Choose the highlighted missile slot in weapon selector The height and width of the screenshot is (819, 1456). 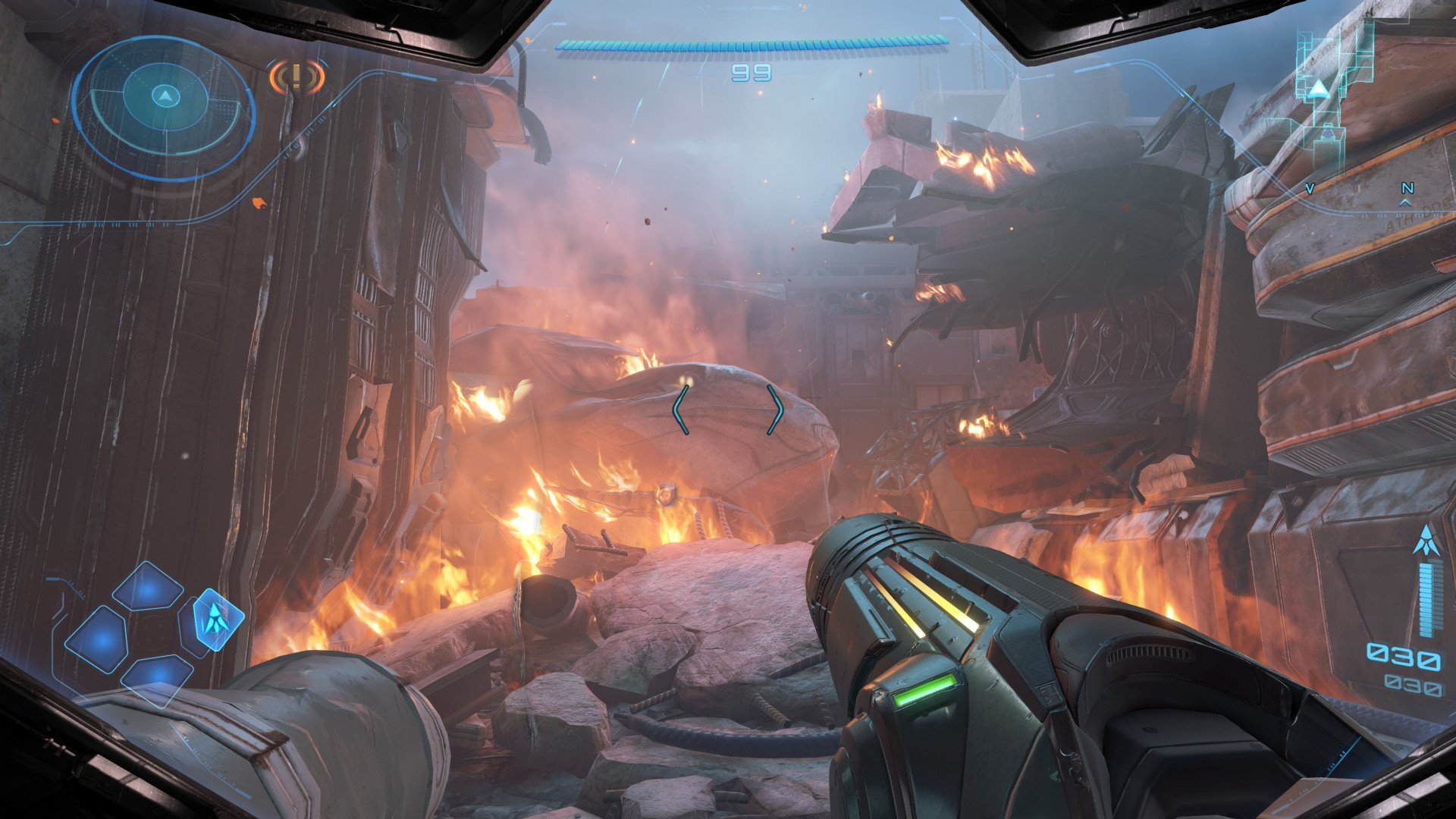pyautogui.click(x=218, y=620)
